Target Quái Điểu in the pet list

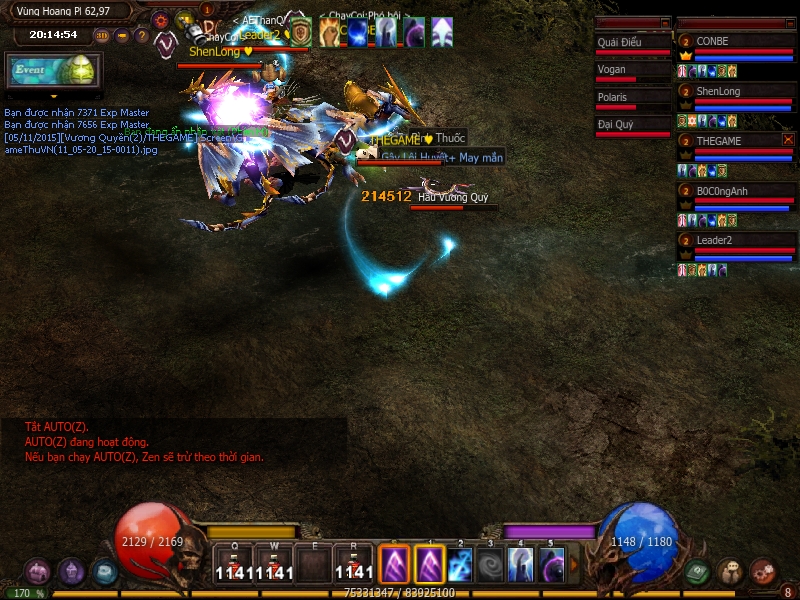[632, 42]
